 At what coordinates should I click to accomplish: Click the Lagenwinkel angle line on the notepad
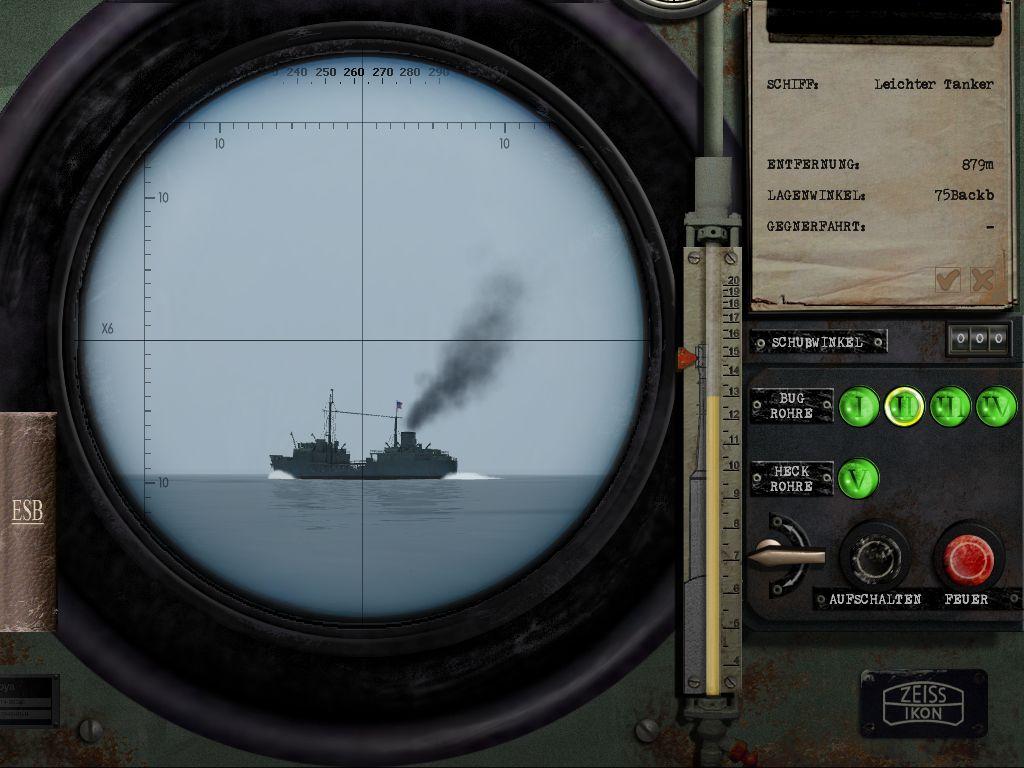tap(880, 195)
